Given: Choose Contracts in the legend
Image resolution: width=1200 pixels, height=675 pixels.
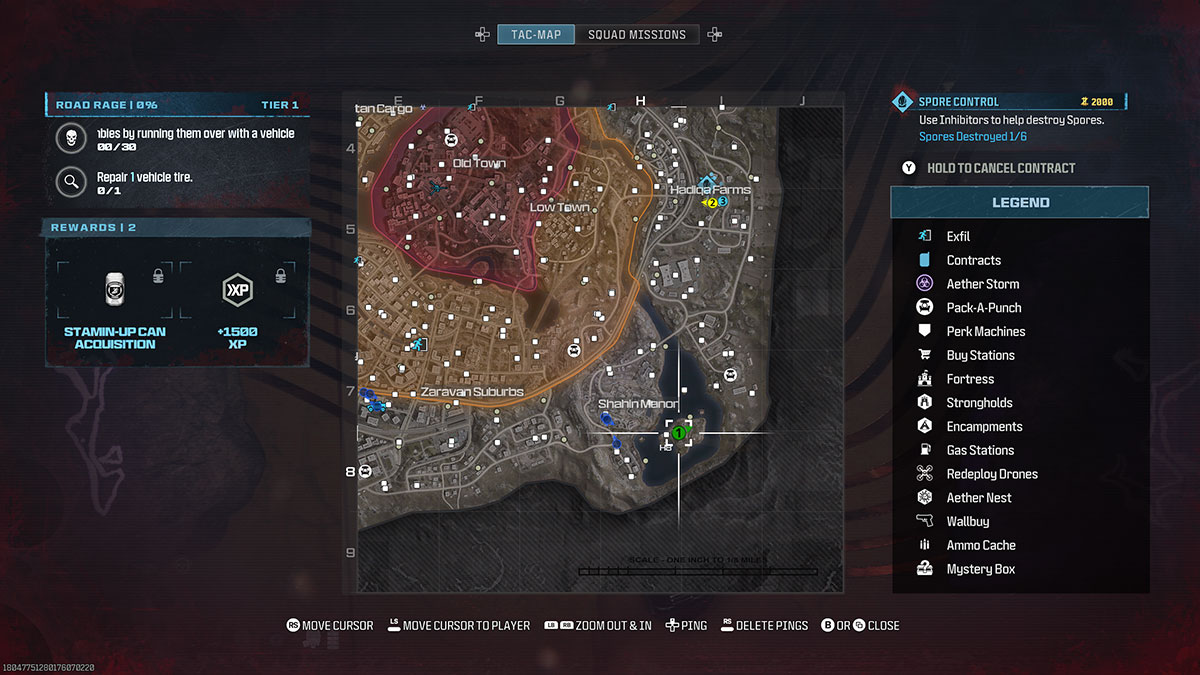Looking at the screenshot, I should 973,260.
